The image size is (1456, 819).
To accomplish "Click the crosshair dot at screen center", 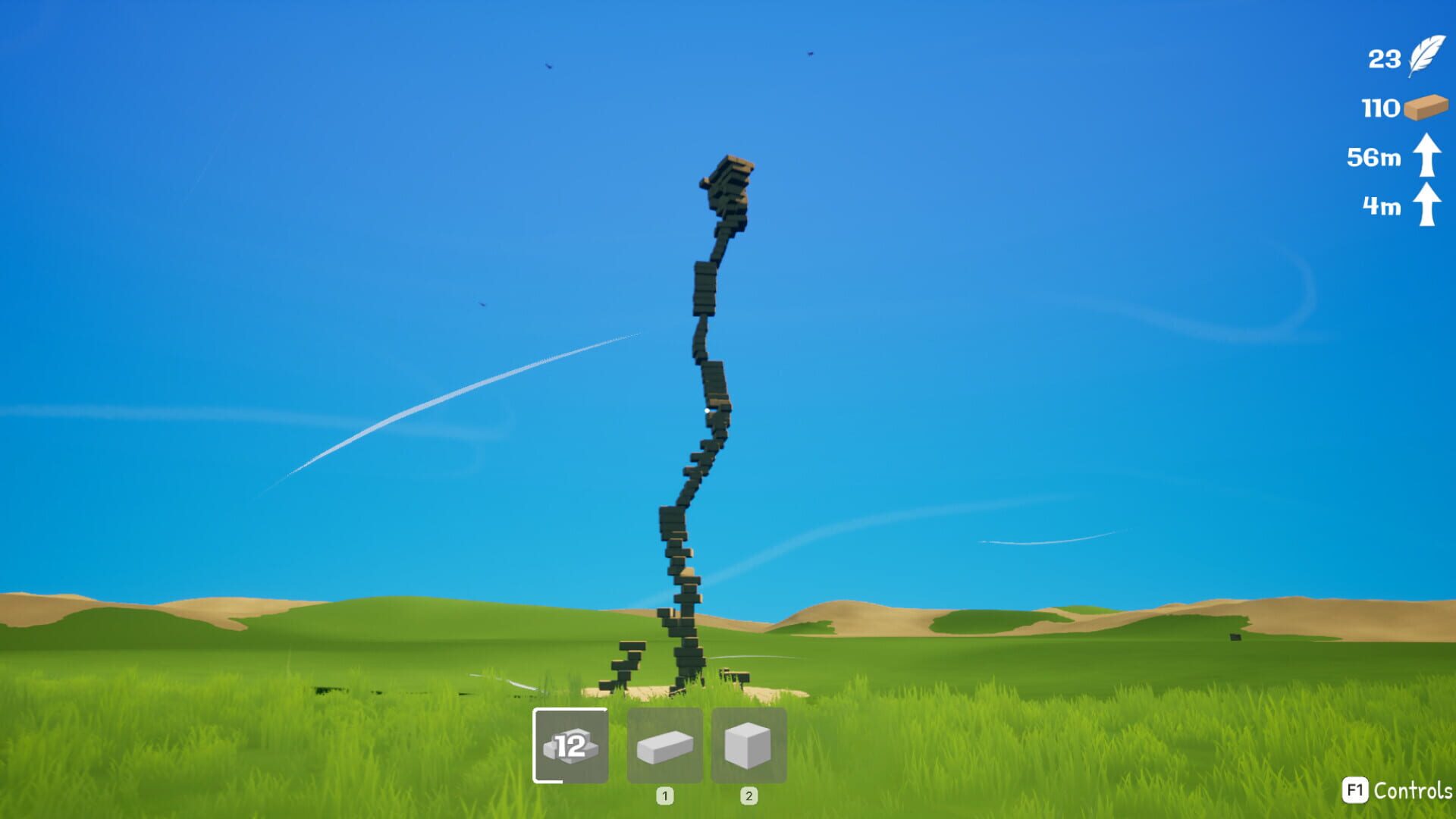I will coord(706,410).
